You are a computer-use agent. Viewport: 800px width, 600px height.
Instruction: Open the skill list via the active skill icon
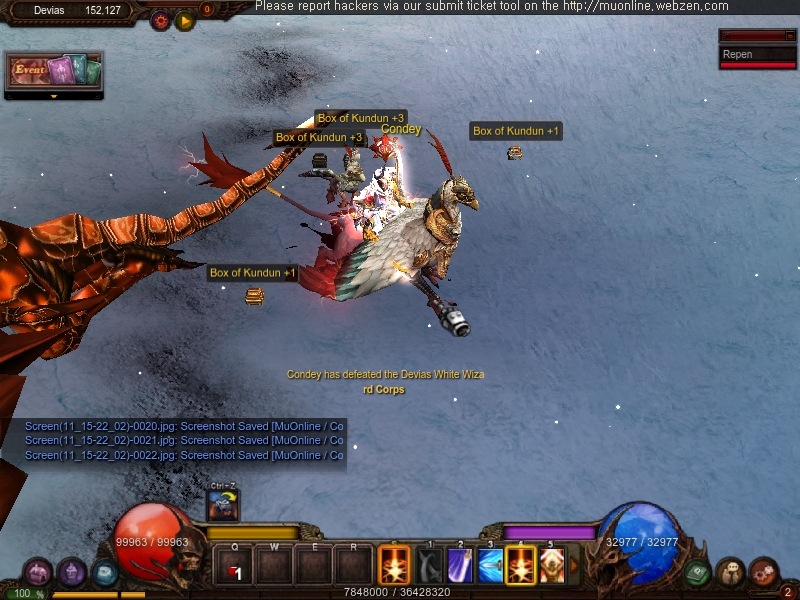(393, 566)
